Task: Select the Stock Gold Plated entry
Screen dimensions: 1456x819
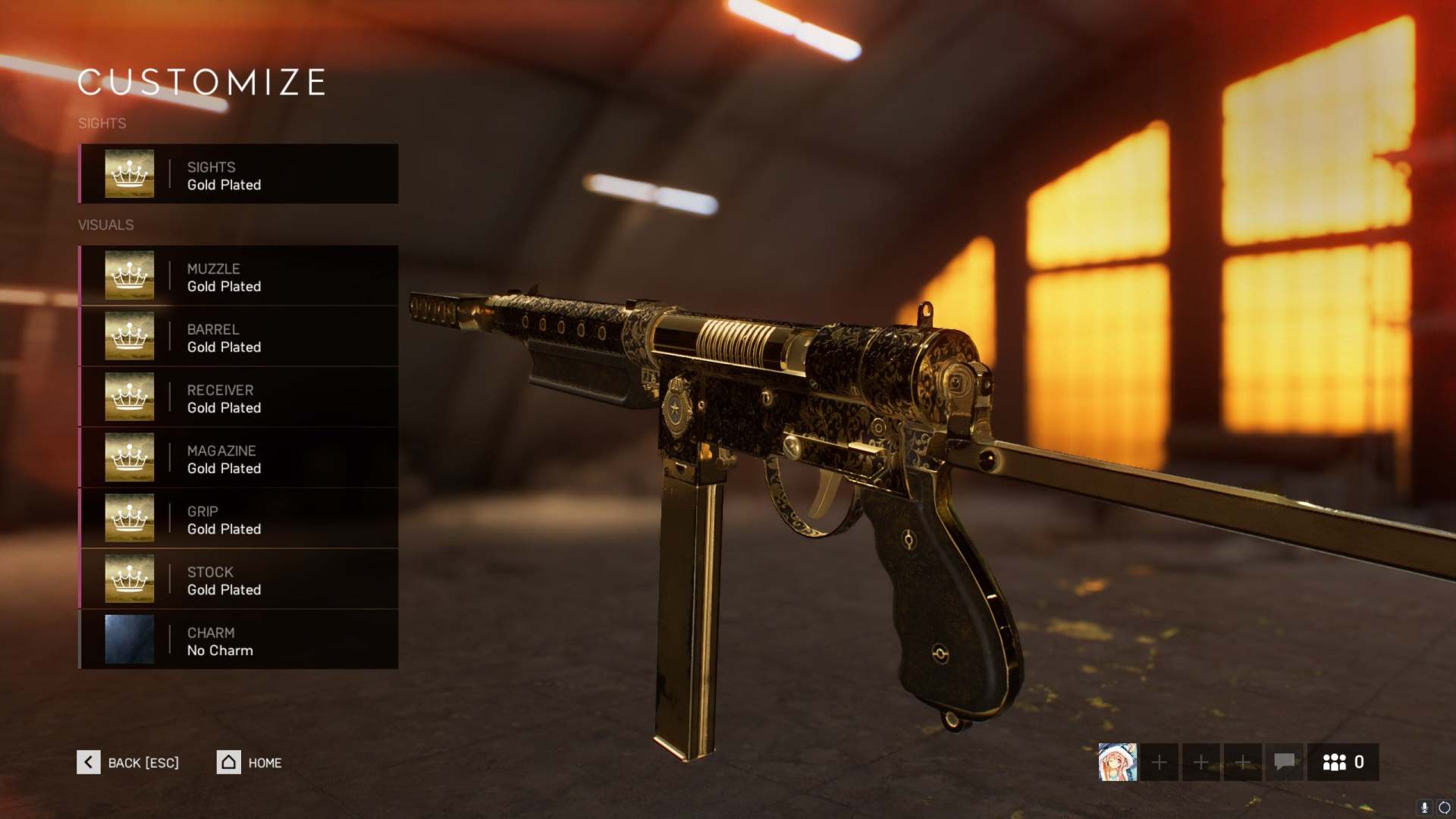Action: [239, 579]
